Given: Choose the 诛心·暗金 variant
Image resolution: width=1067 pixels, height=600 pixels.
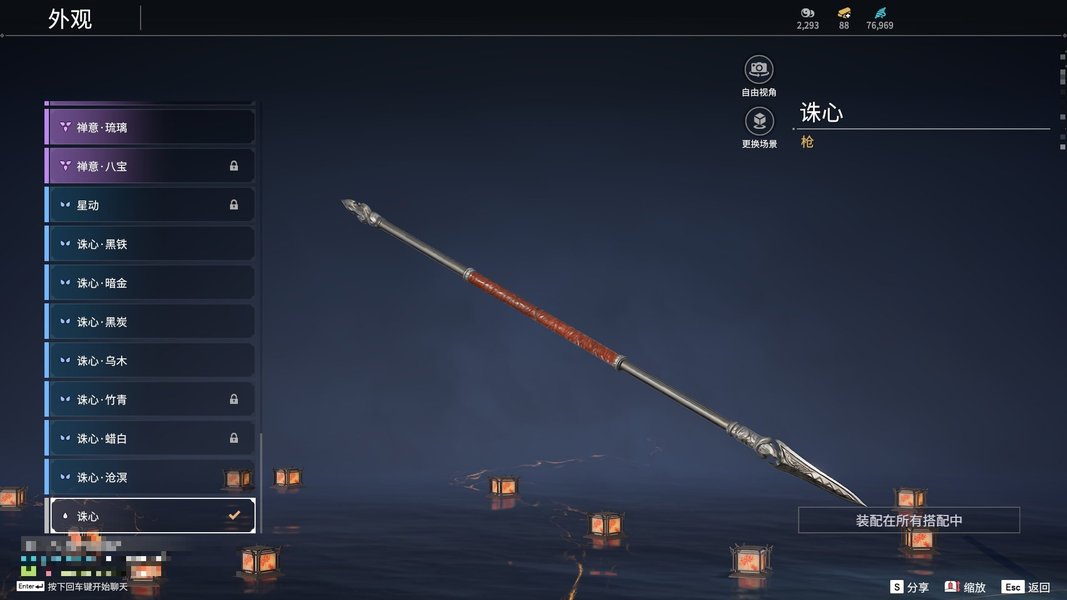Looking at the screenshot, I should coord(150,283).
